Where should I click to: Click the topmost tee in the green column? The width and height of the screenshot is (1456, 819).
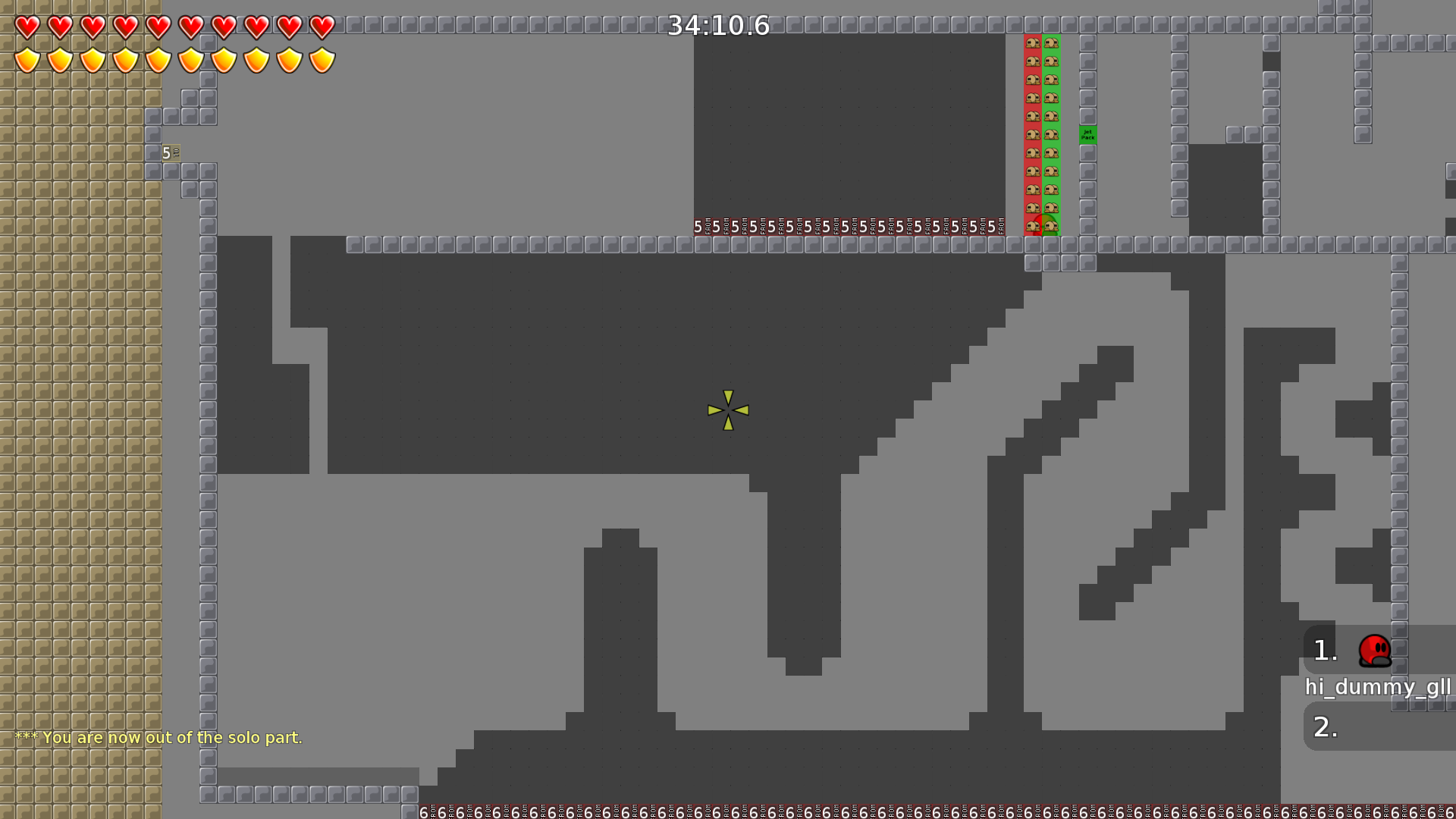(x=1050, y=43)
